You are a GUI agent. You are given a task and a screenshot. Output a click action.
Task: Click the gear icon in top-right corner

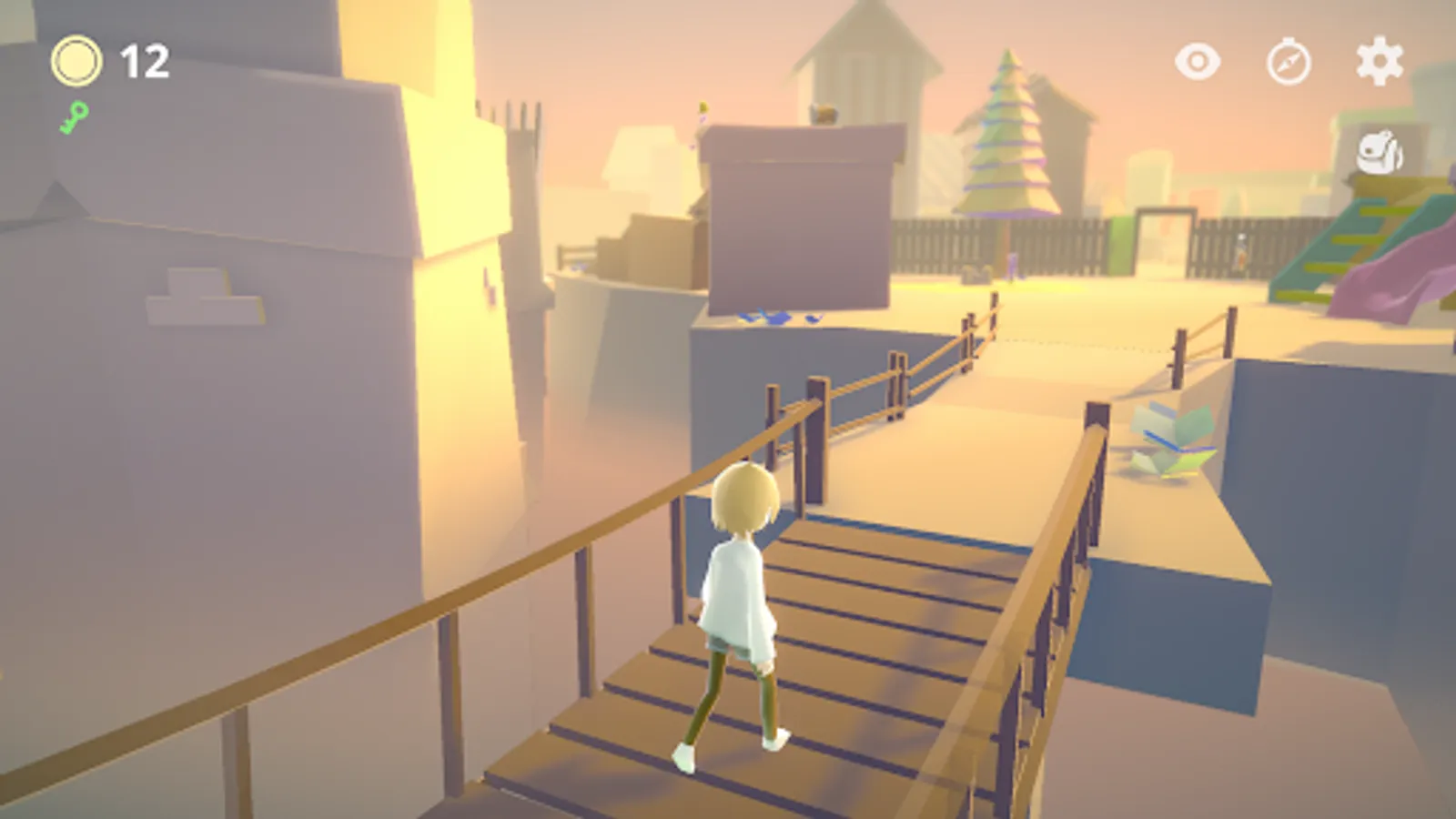point(1378,62)
